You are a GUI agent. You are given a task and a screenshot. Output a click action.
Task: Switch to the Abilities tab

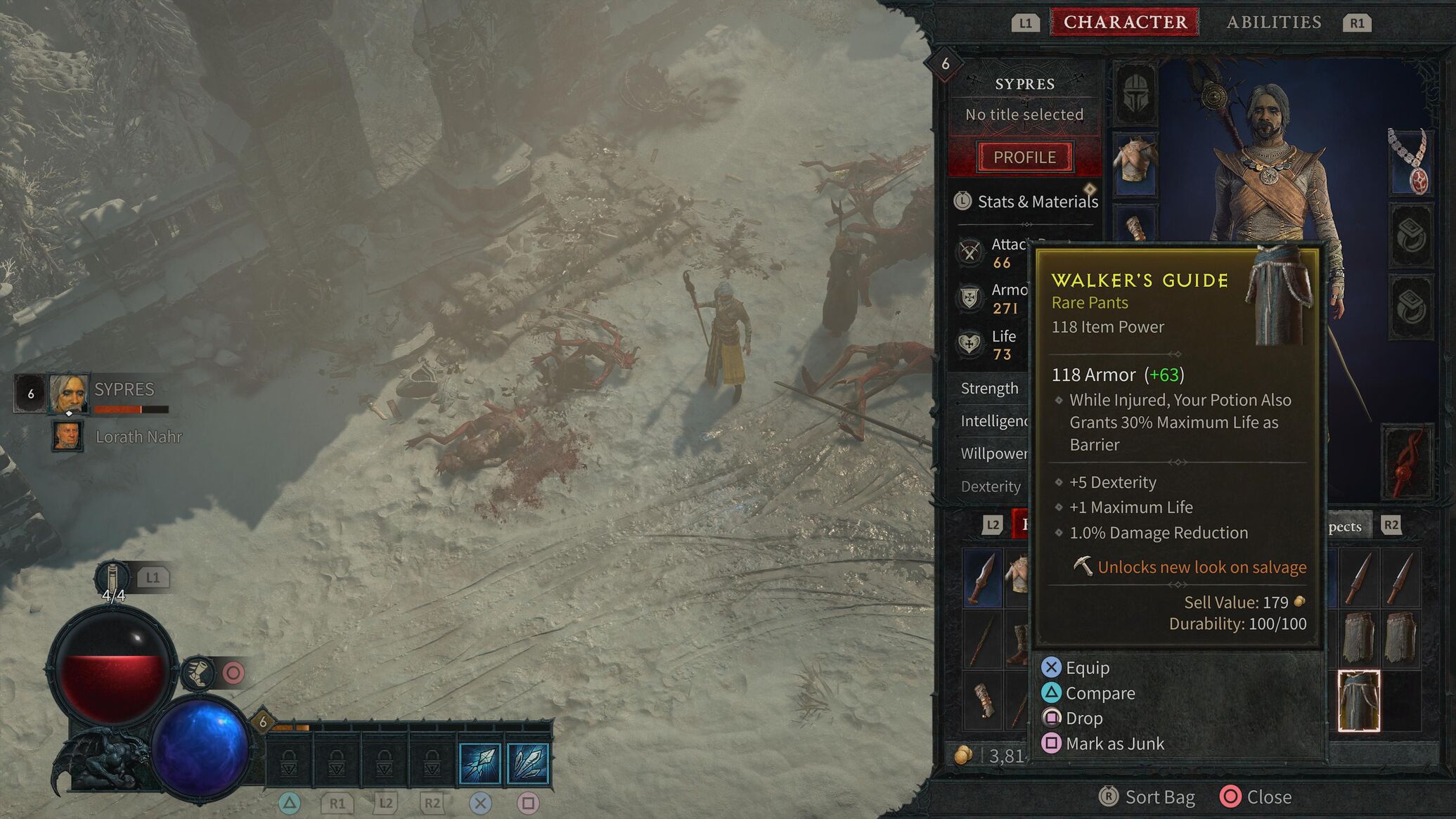click(x=1273, y=22)
